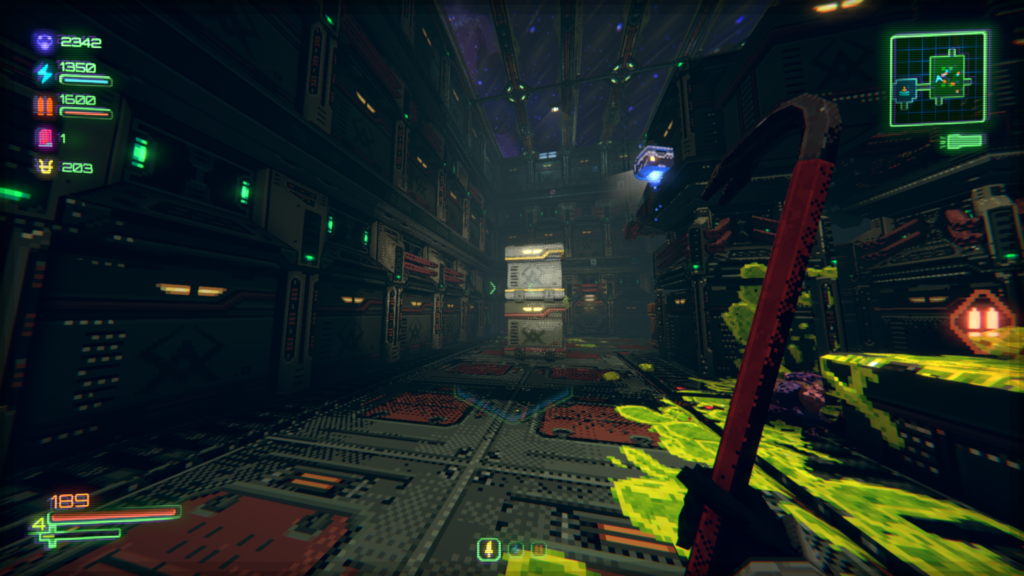Screen dimensions: 1024x576
Task: Select the small side room on the minimap
Action: click(905, 93)
